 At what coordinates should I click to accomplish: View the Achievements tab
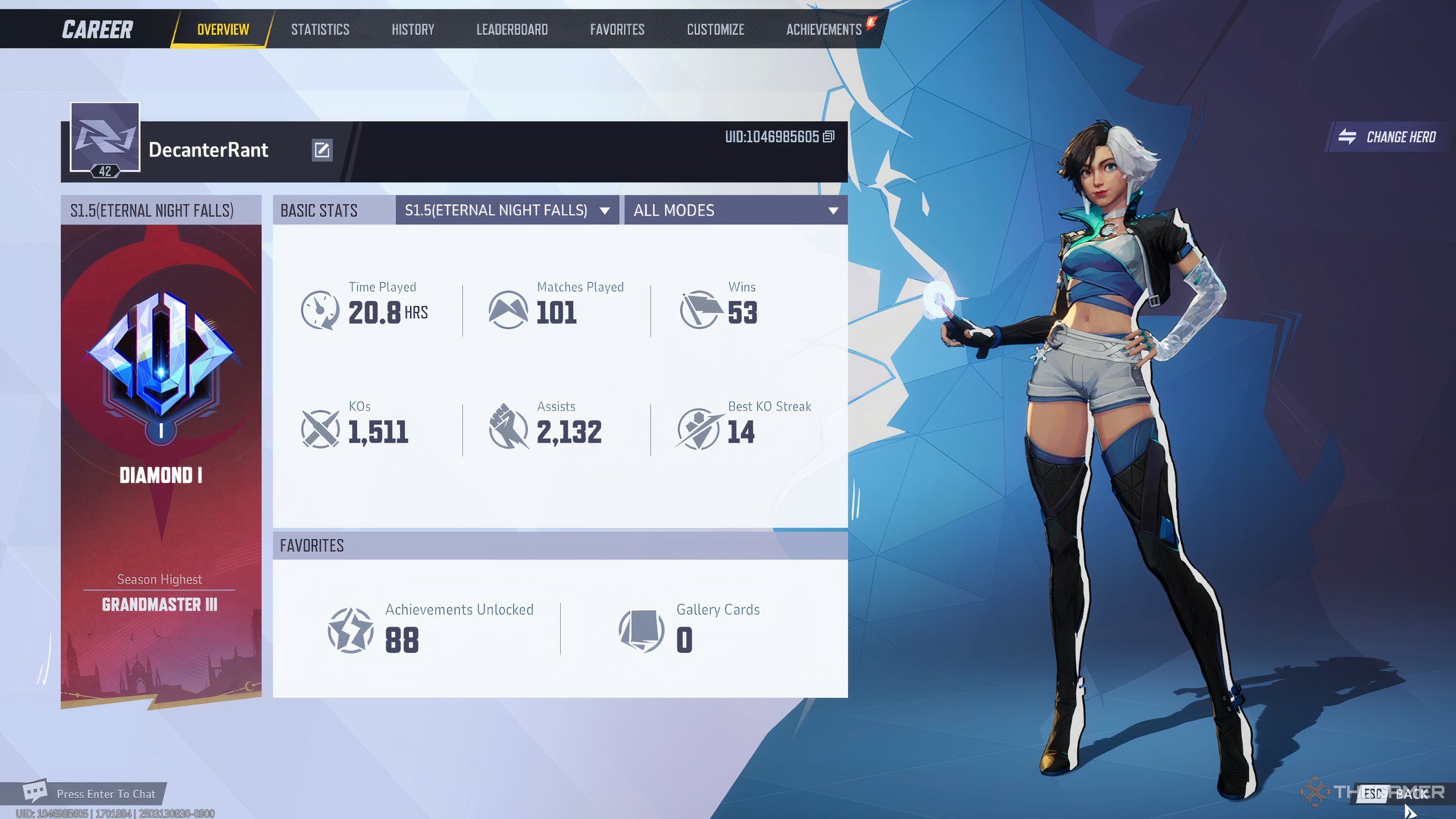tap(824, 30)
